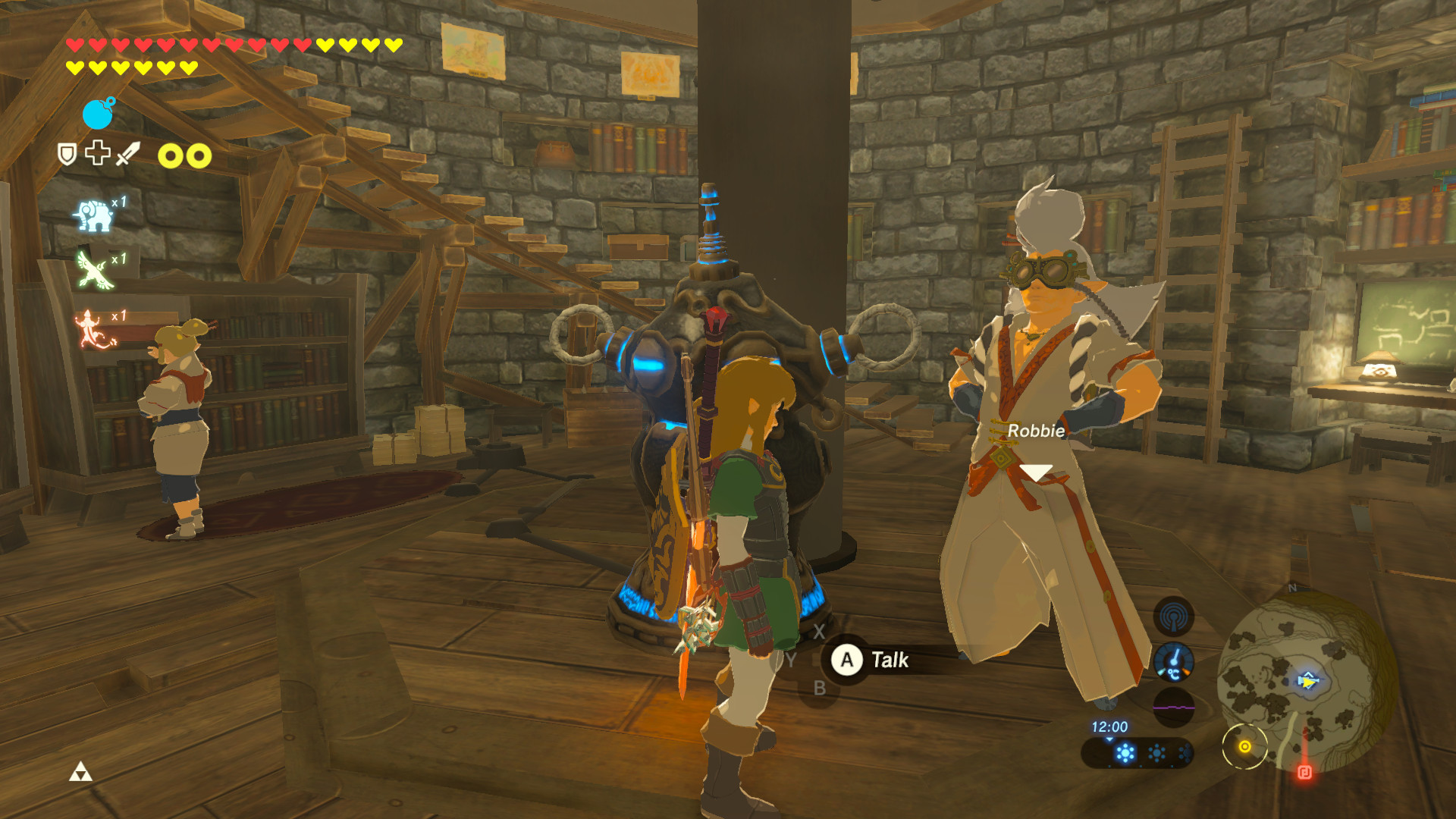Select the orange lizard compendium icon
Viewport: 1456px width, 819px height.
91,329
